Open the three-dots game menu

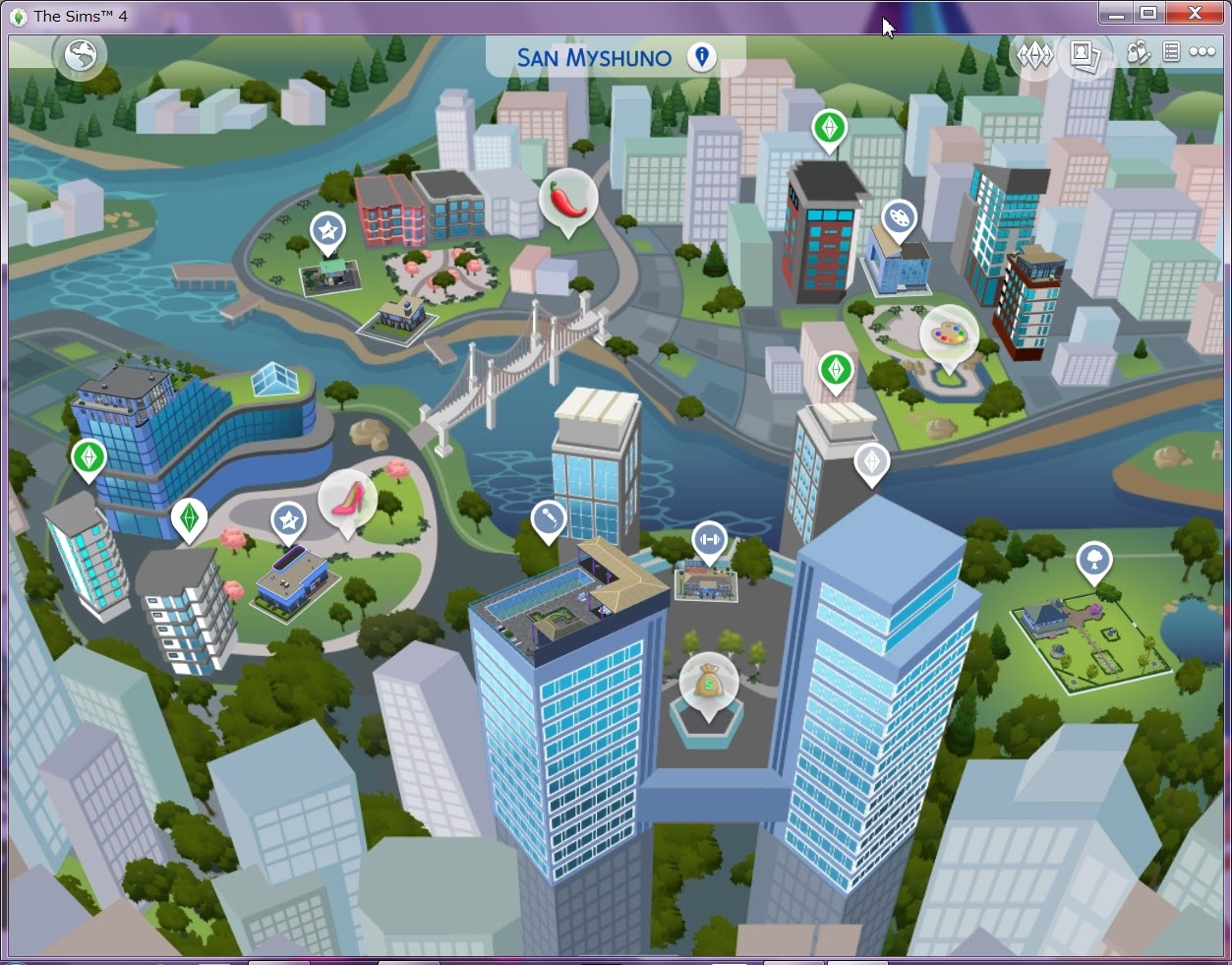1203,53
